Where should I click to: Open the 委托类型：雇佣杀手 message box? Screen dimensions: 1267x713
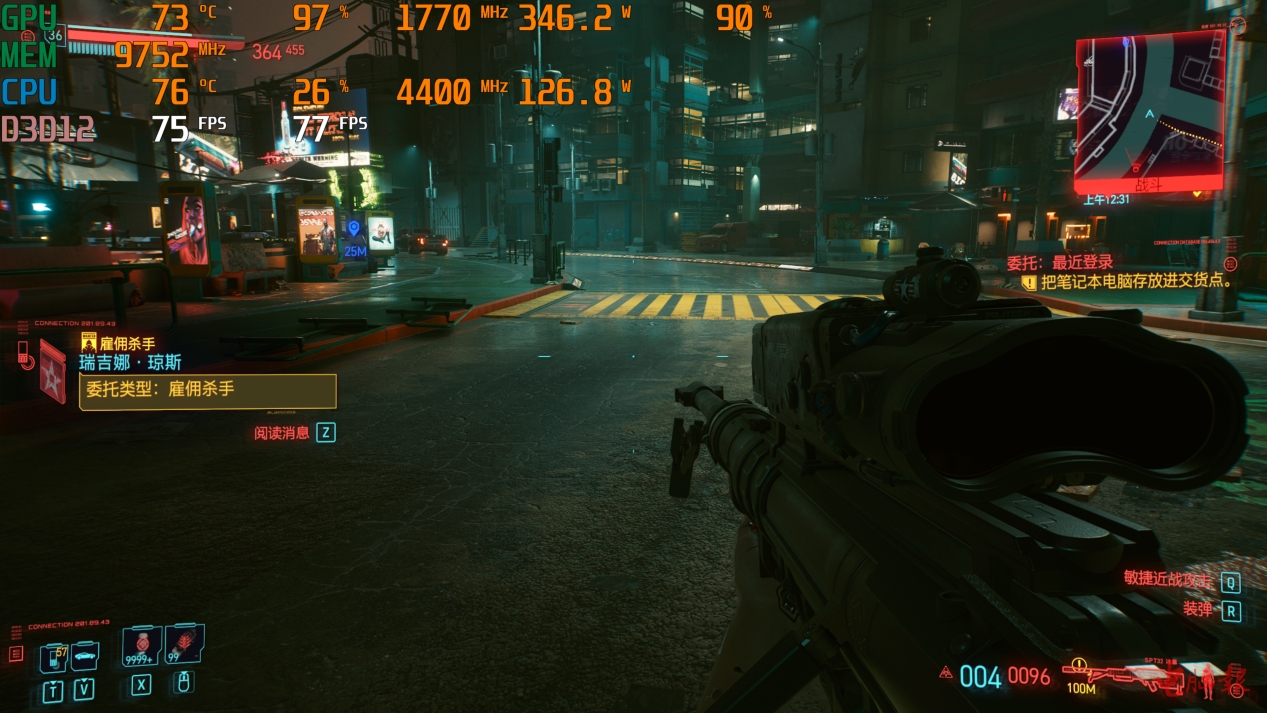coord(208,390)
